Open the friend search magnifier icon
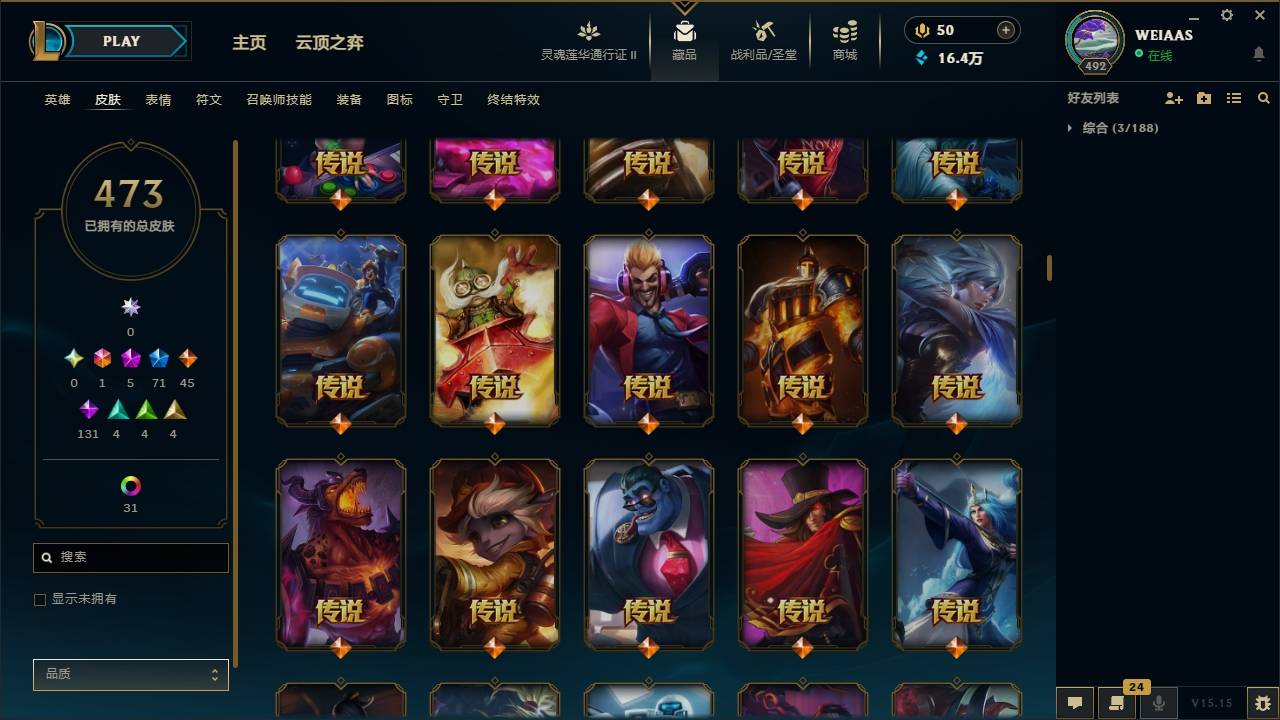The width and height of the screenshot is (1280, 720). pyautogui.click(x=1263, y=98)
